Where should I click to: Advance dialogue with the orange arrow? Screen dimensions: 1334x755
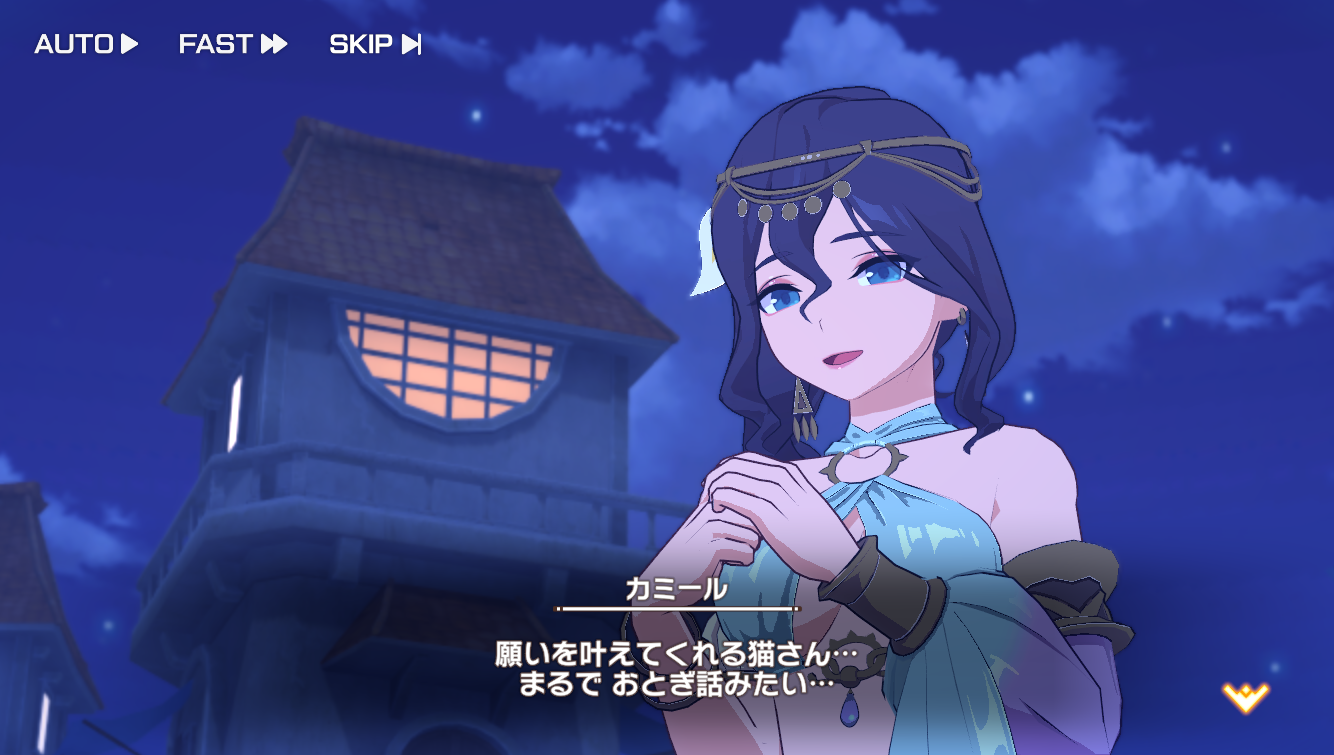tap(1245, 696)
